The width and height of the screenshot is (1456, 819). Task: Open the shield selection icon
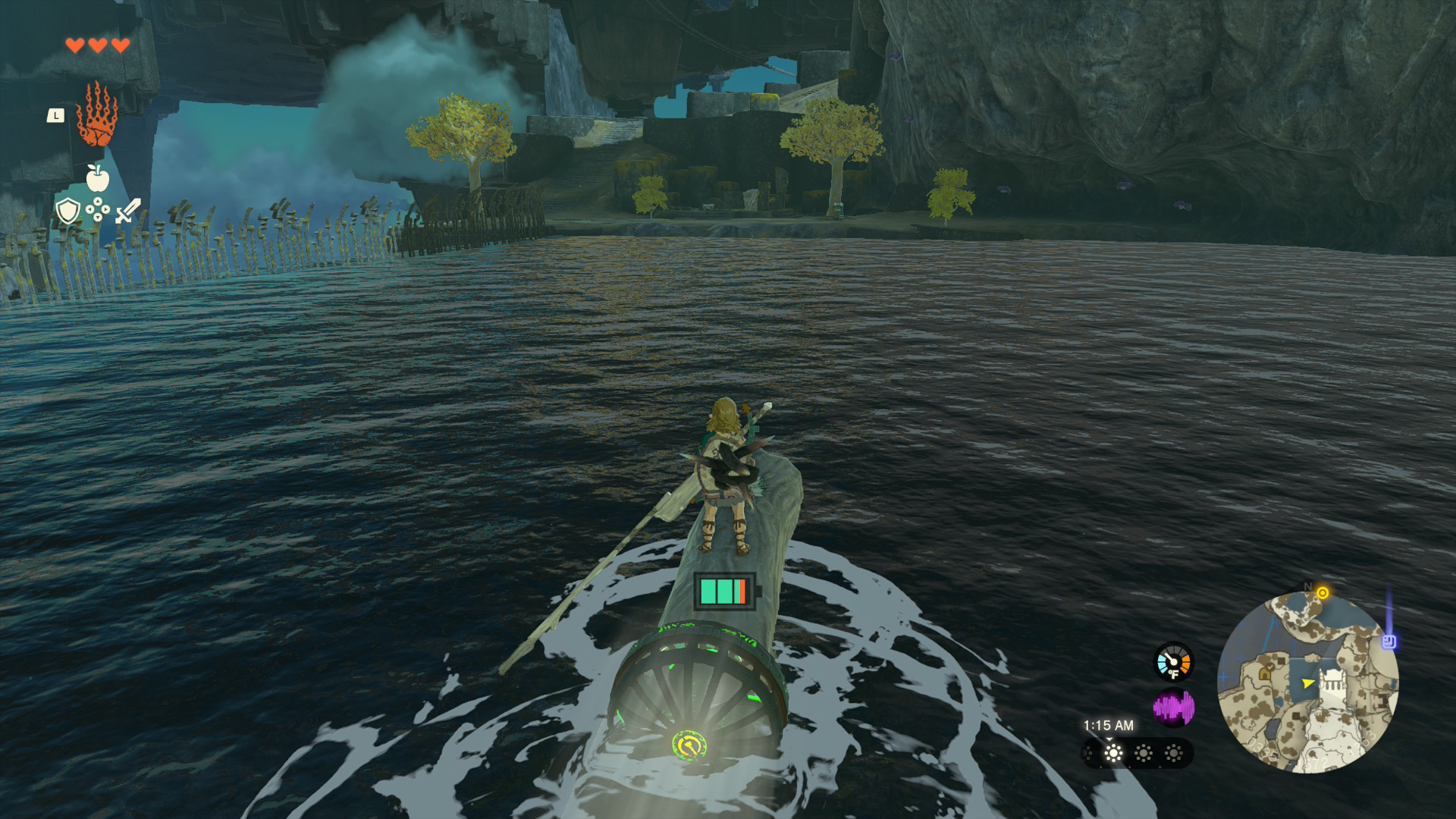[68, 211]
